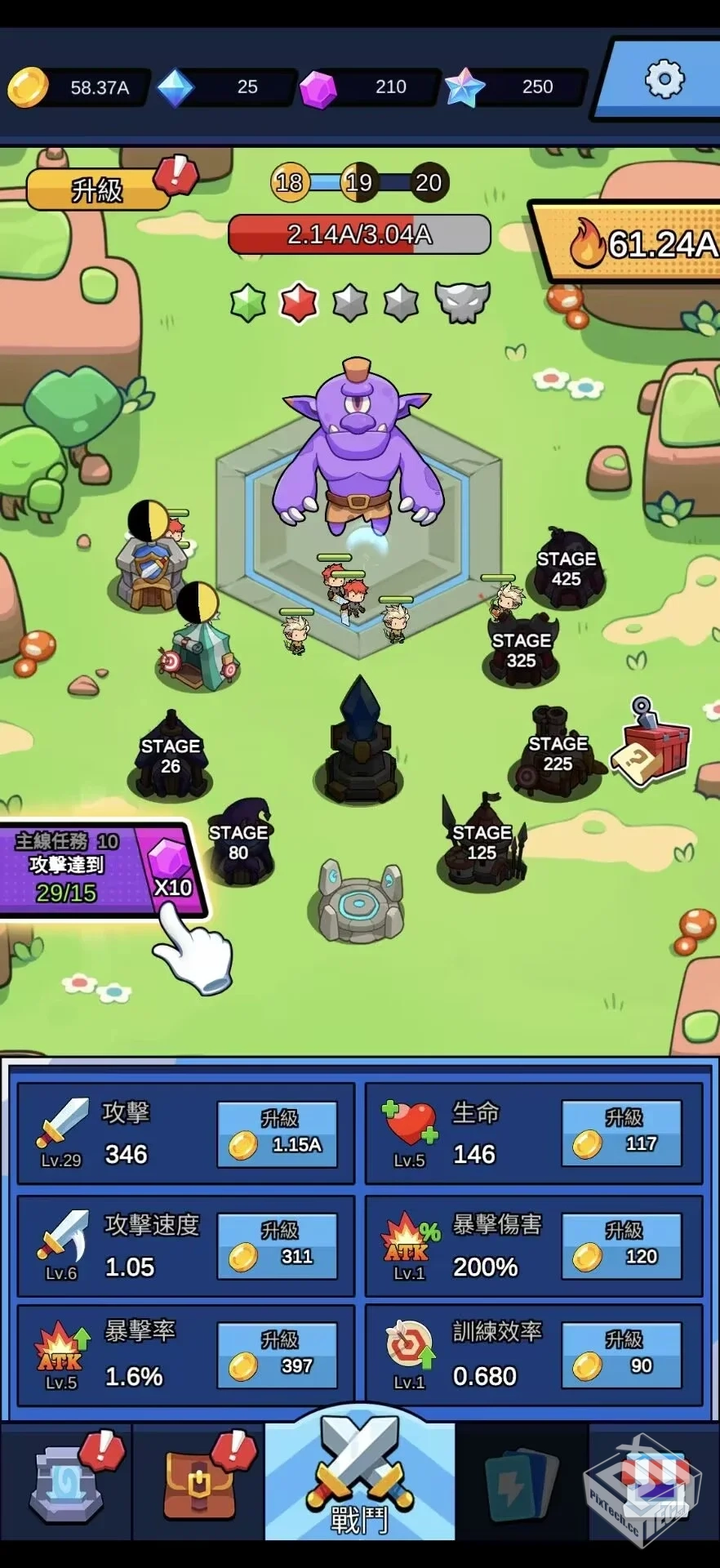The image size is (720, 1568).
Task: Tap the yellow 升級 upgrade banner
Action: (98, 189)
